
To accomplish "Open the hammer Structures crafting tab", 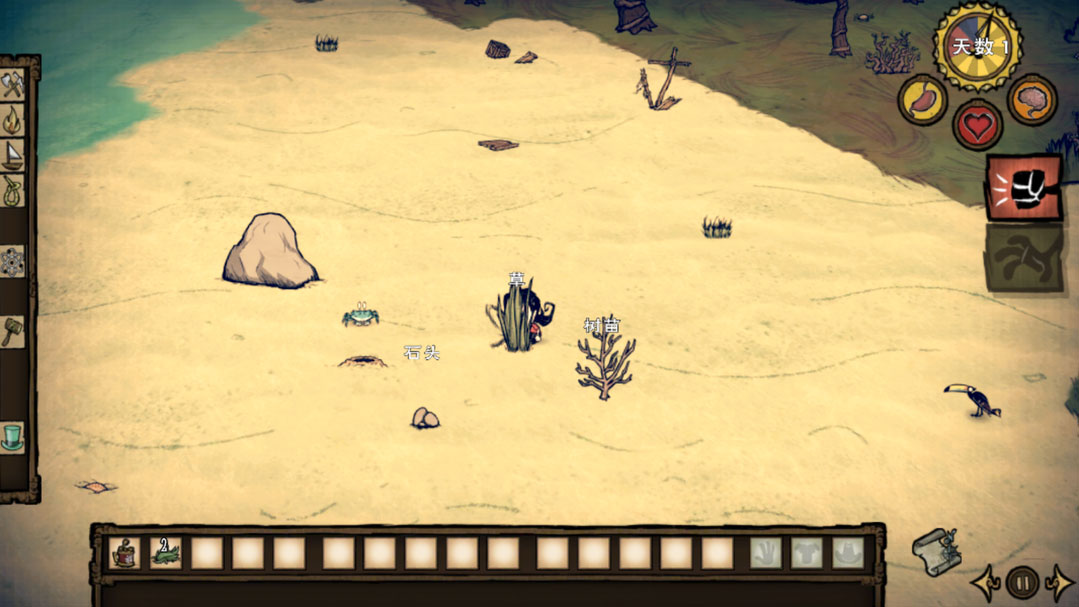I will (x=13, y=331).
